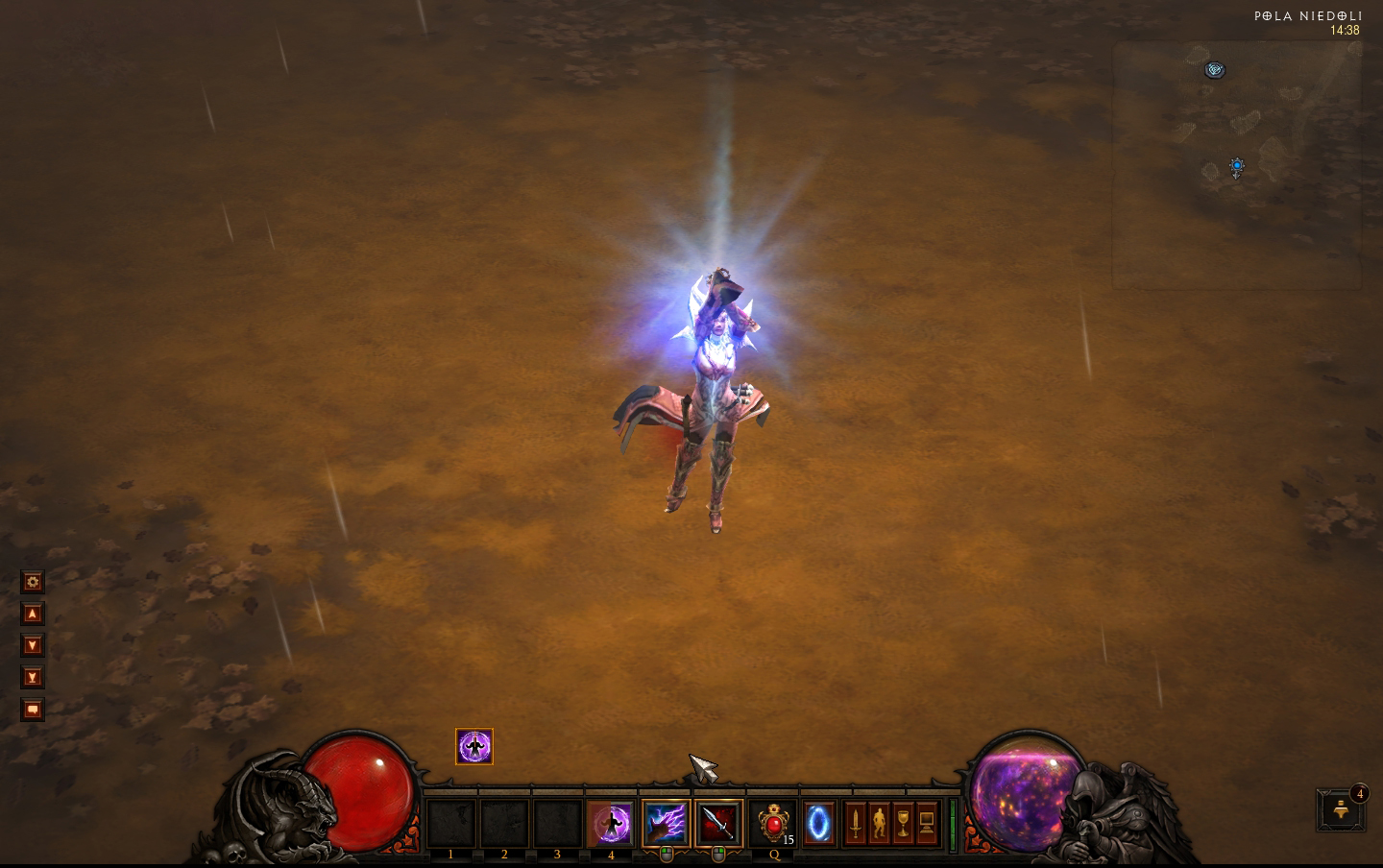
Task: Open the game menu computer button
Action: tap(927, 823)
